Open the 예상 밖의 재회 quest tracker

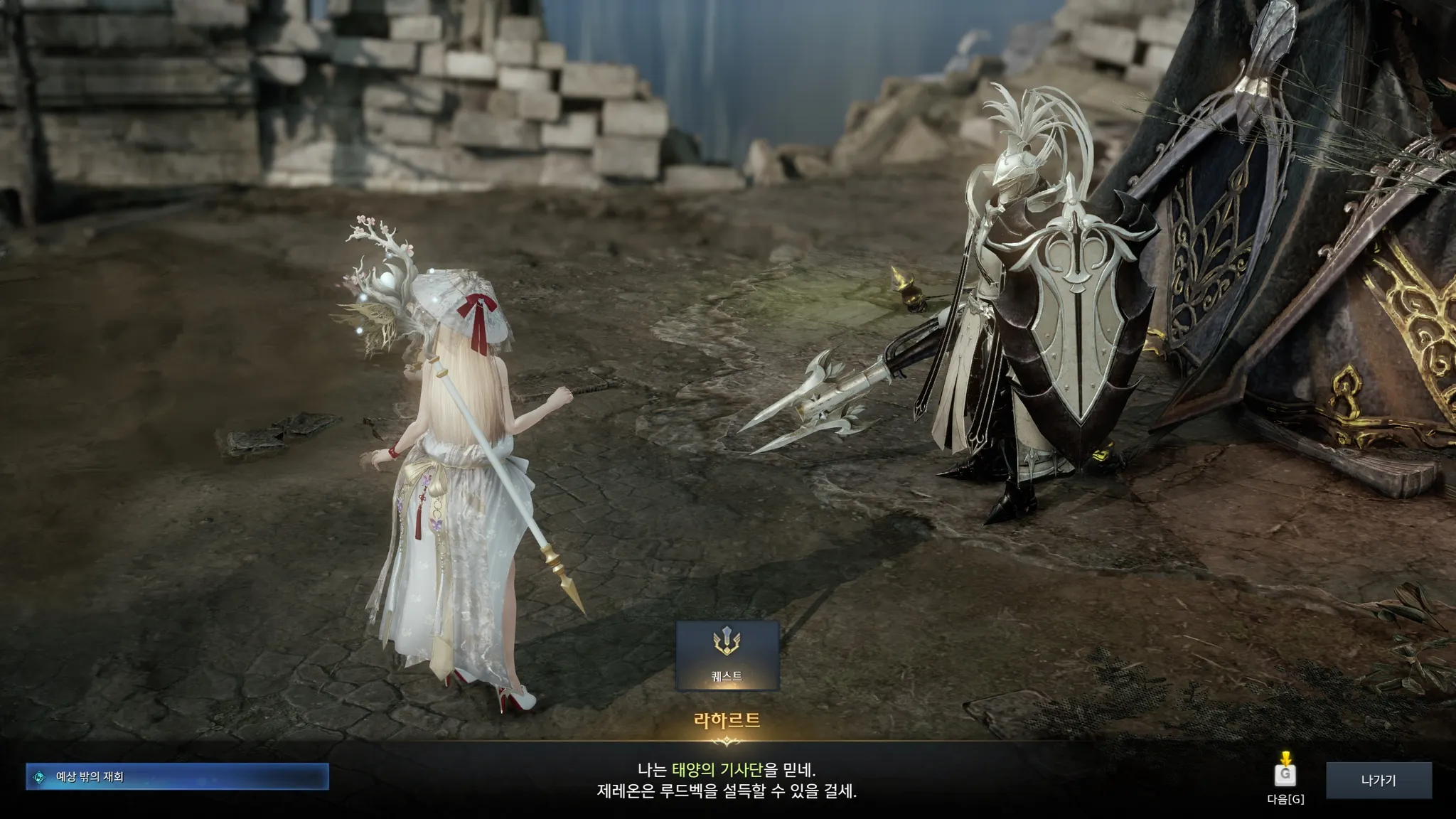177,777
